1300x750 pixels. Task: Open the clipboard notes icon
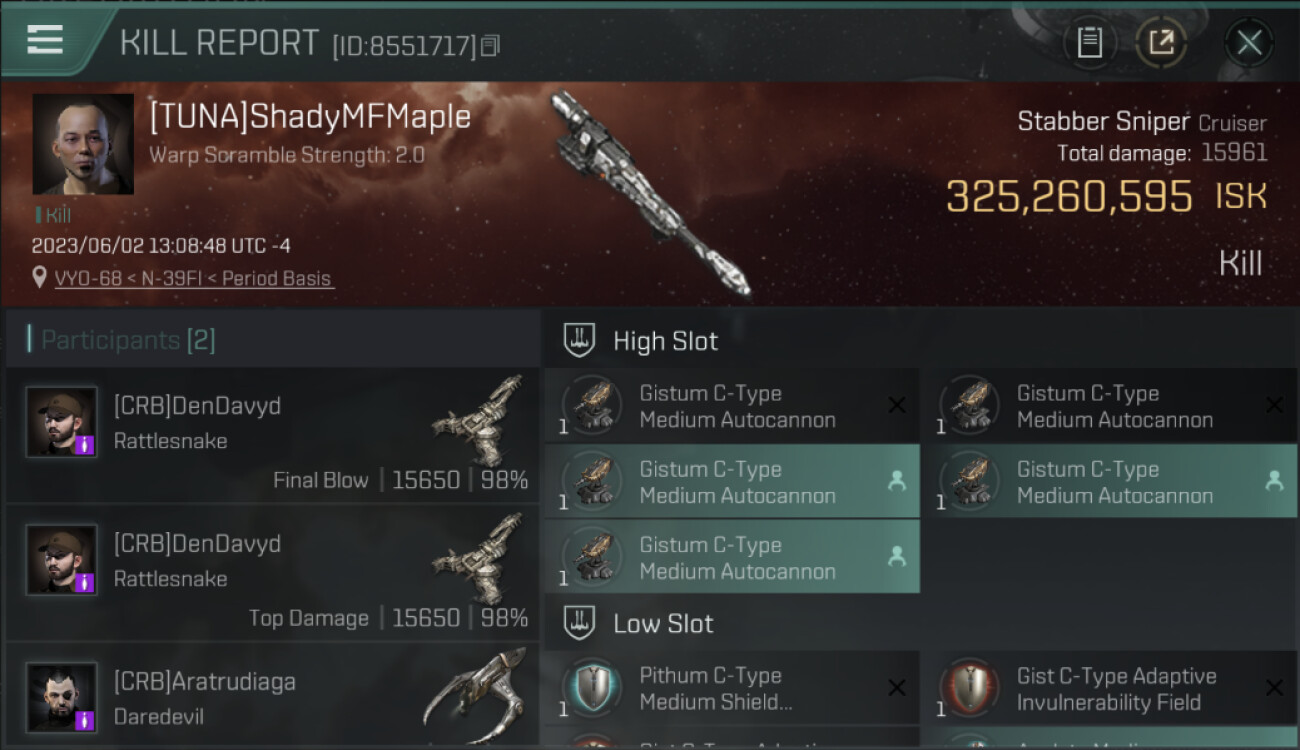coord(1089,43)
